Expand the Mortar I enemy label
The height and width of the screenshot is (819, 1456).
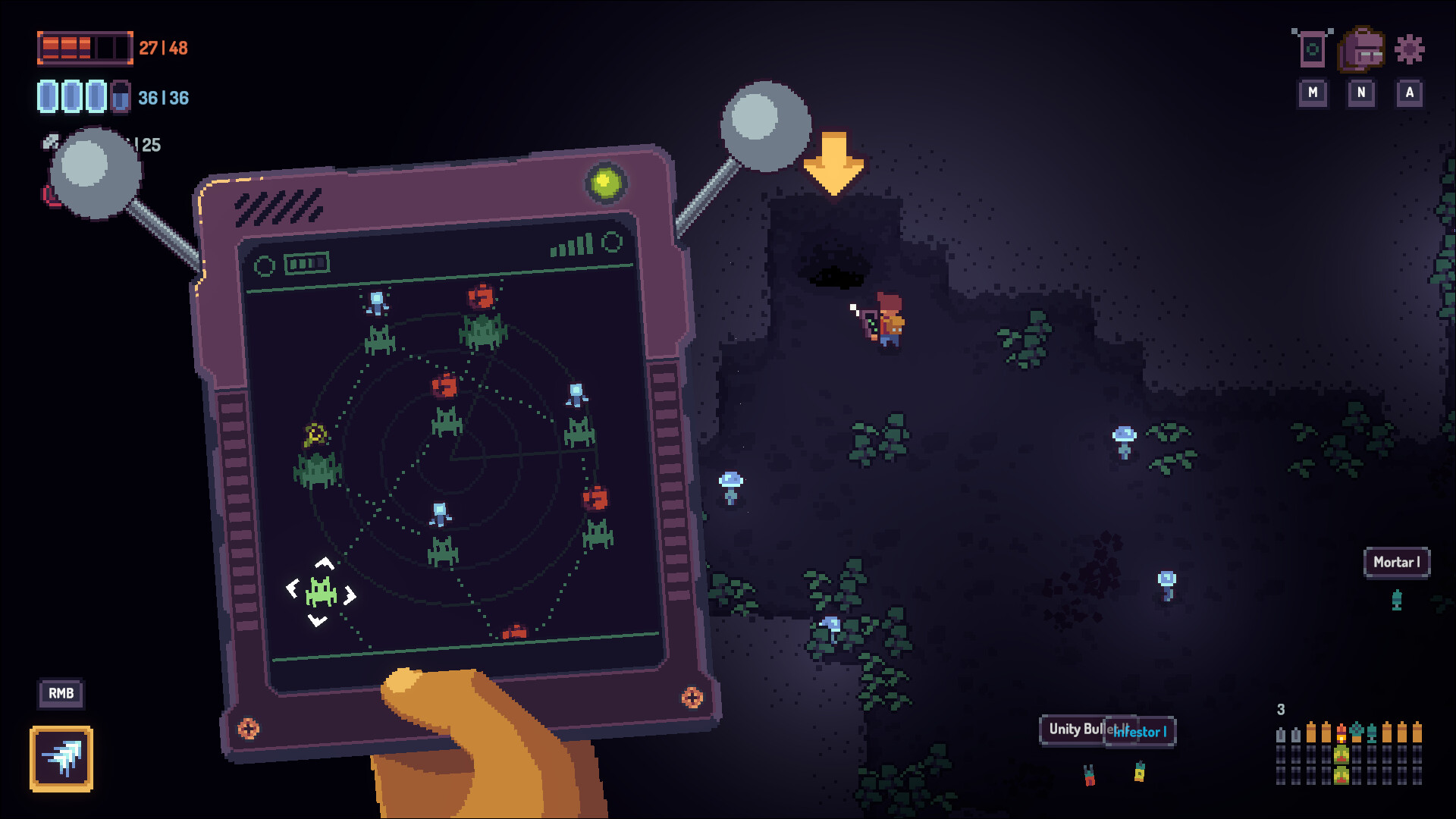point(1397,563)
